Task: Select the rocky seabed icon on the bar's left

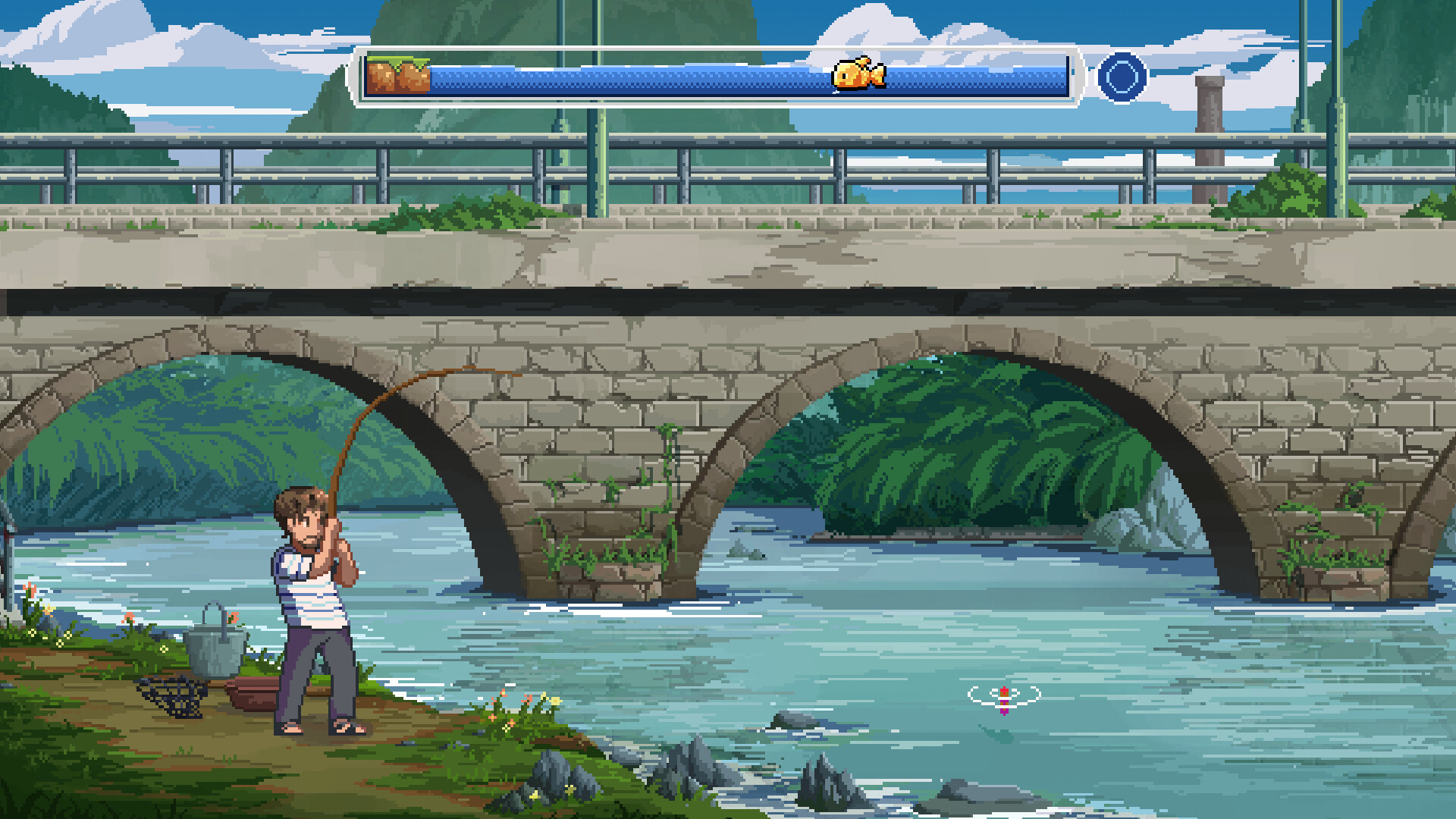Action: (x=397, y=77)
